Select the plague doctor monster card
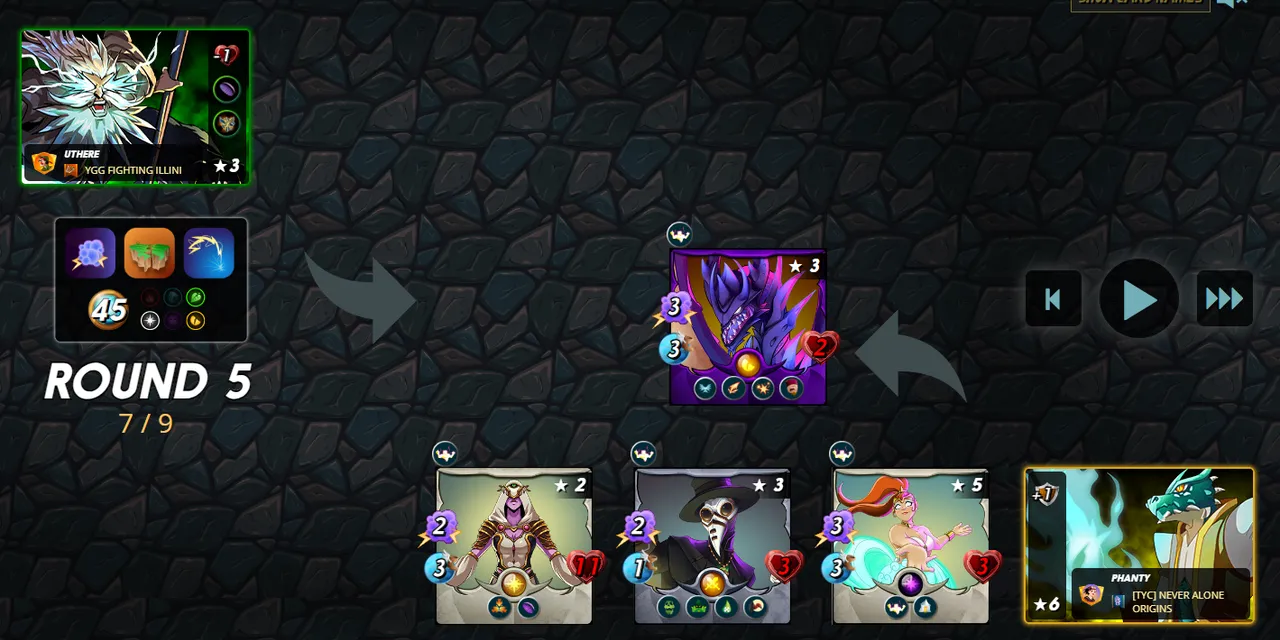The height and width of the screenshot is (640, 1280). pyautogui.click(x=712, y=545)
